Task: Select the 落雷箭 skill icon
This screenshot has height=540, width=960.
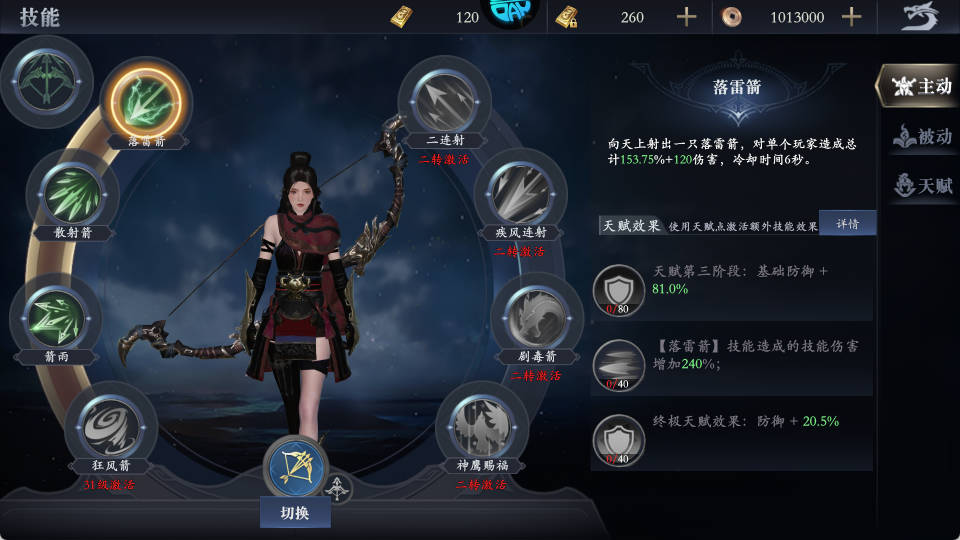Action: [x=146, y=100]
